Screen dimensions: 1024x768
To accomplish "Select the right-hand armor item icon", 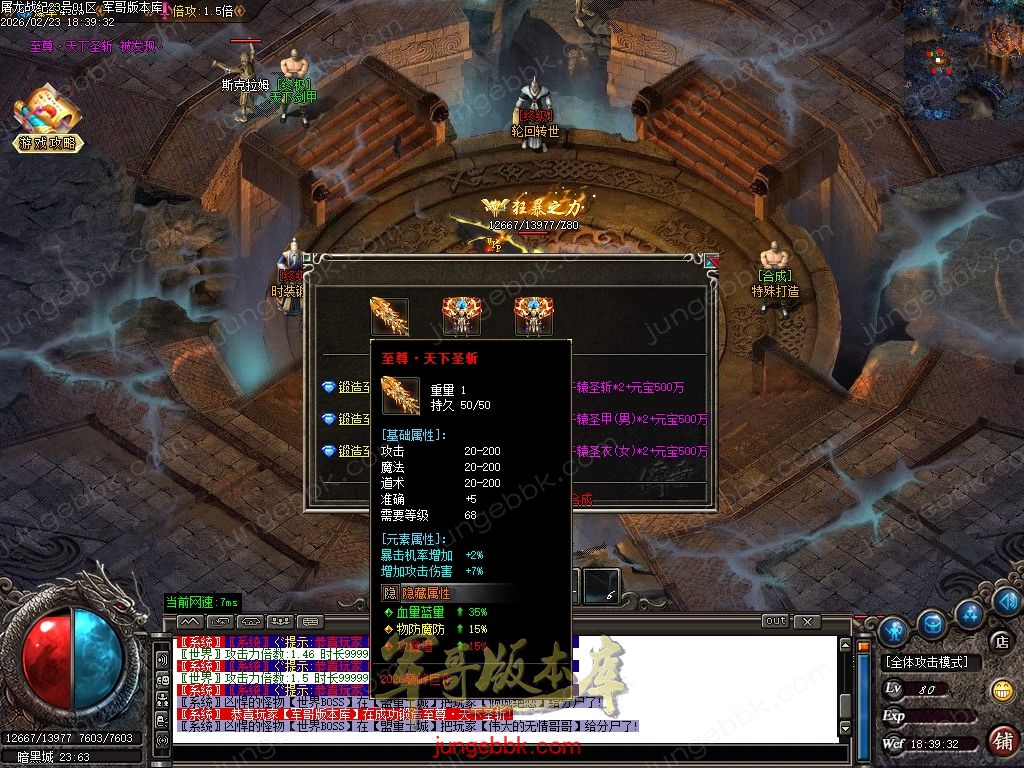I will coord(534,316).
